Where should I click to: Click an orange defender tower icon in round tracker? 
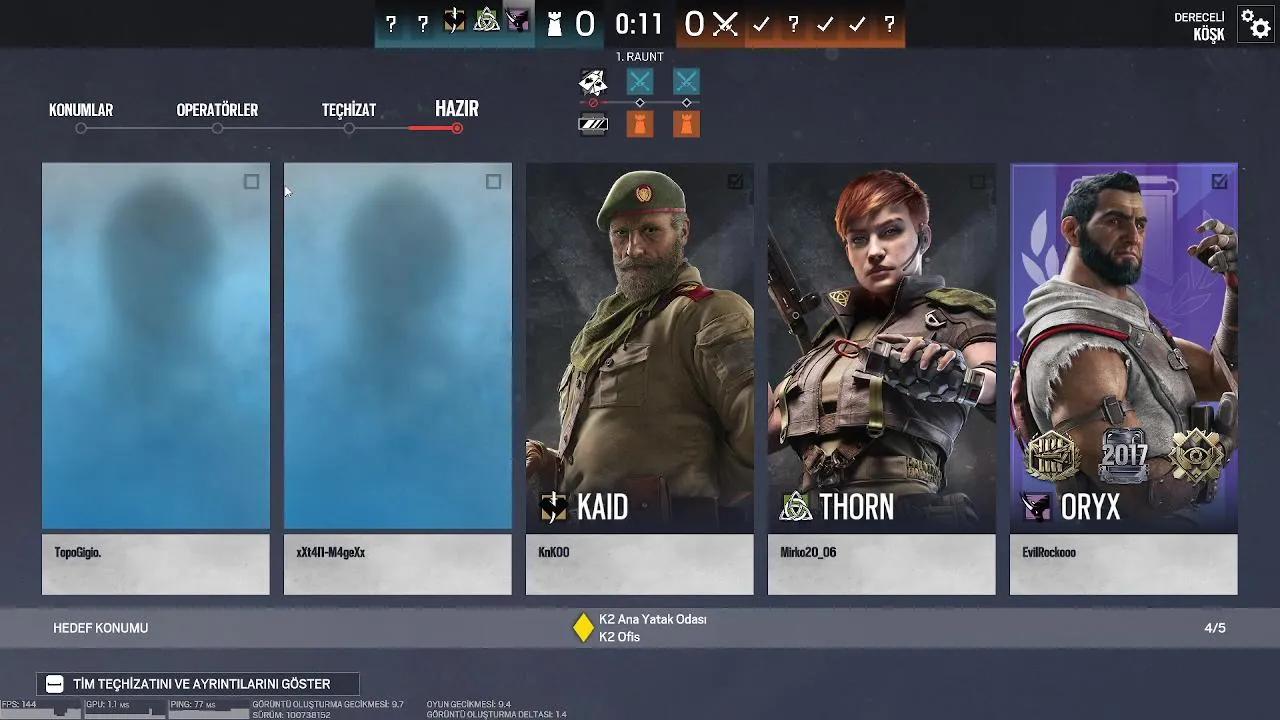pos(638,123)
